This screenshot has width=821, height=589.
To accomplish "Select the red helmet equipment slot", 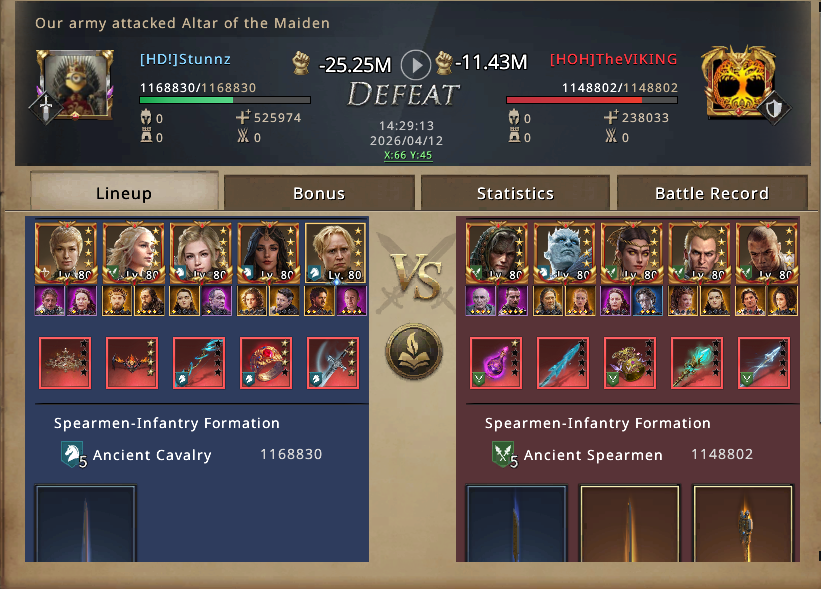I will (266, 363).
